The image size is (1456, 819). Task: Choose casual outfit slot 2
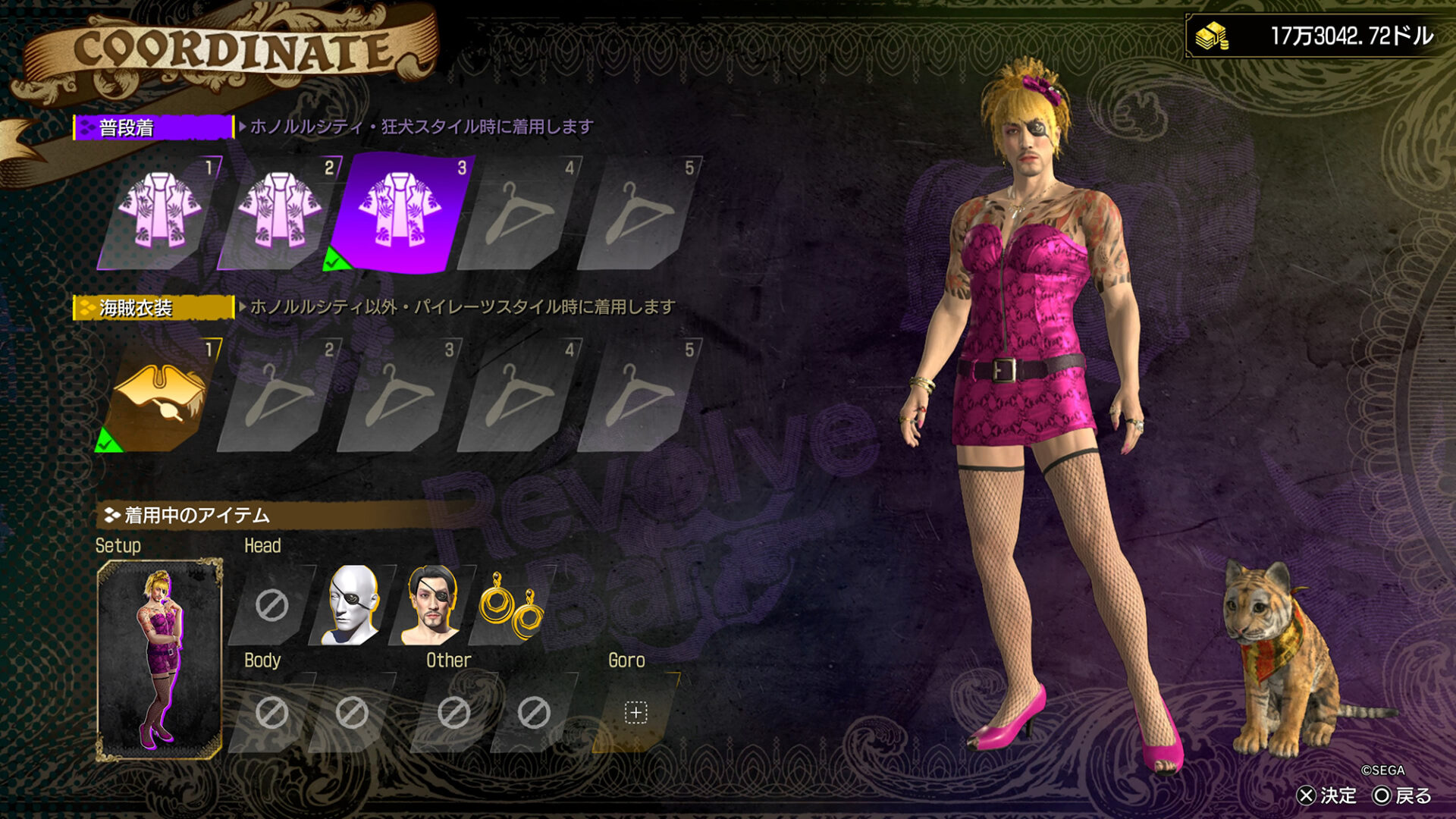(279, 213)
